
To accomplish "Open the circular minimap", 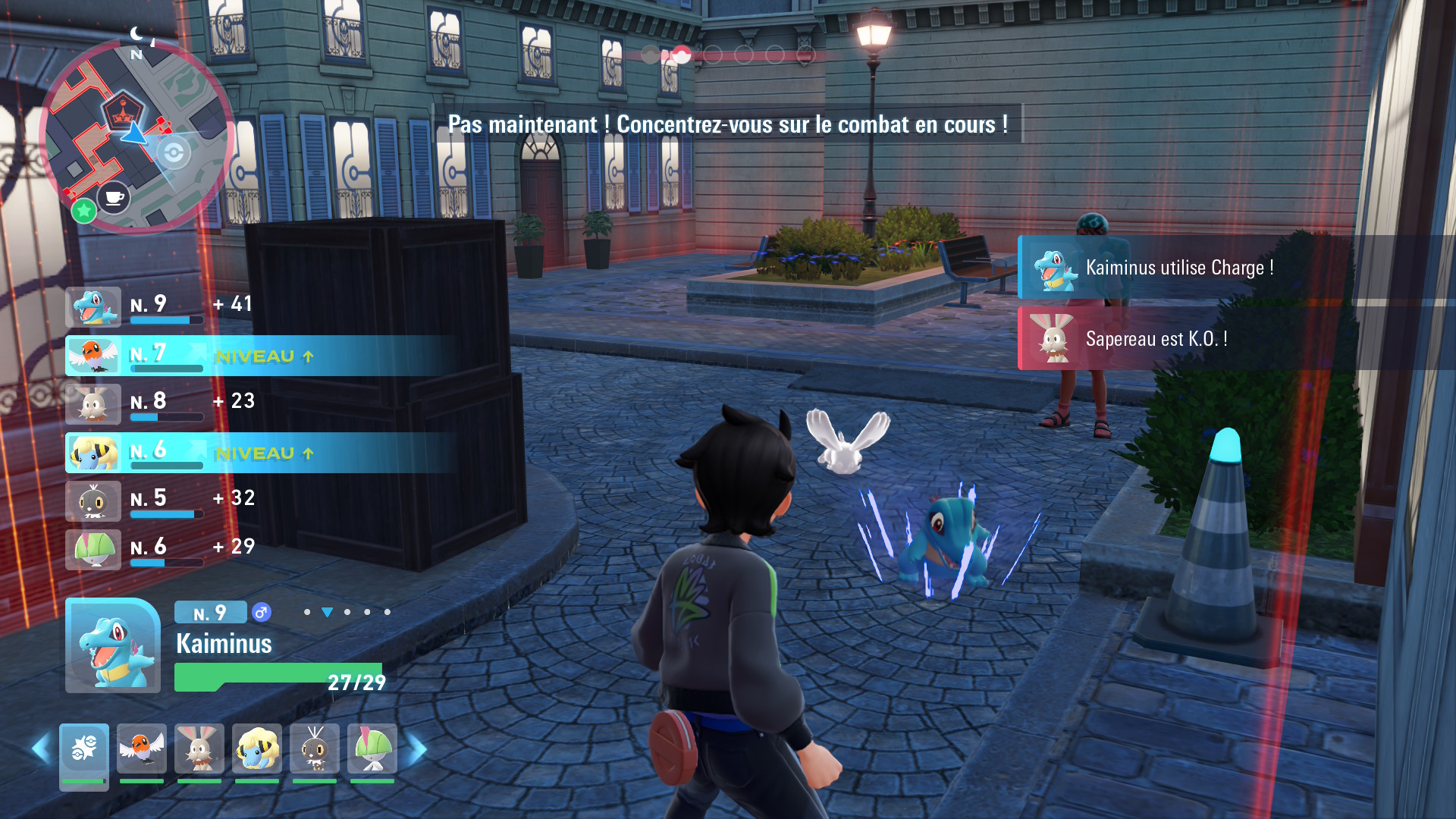I will (136, 135).
